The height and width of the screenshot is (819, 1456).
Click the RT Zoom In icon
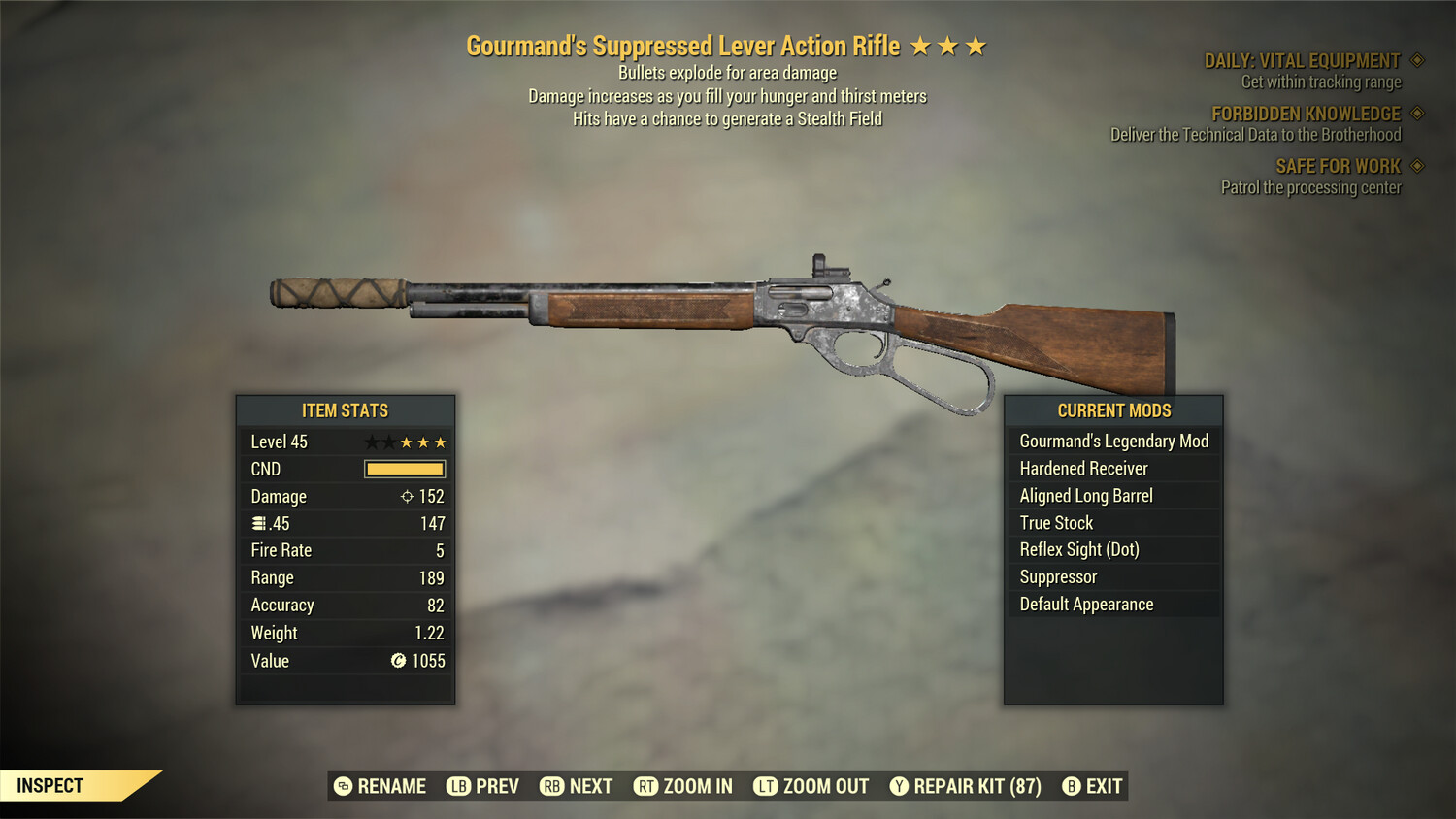[646, 786]
